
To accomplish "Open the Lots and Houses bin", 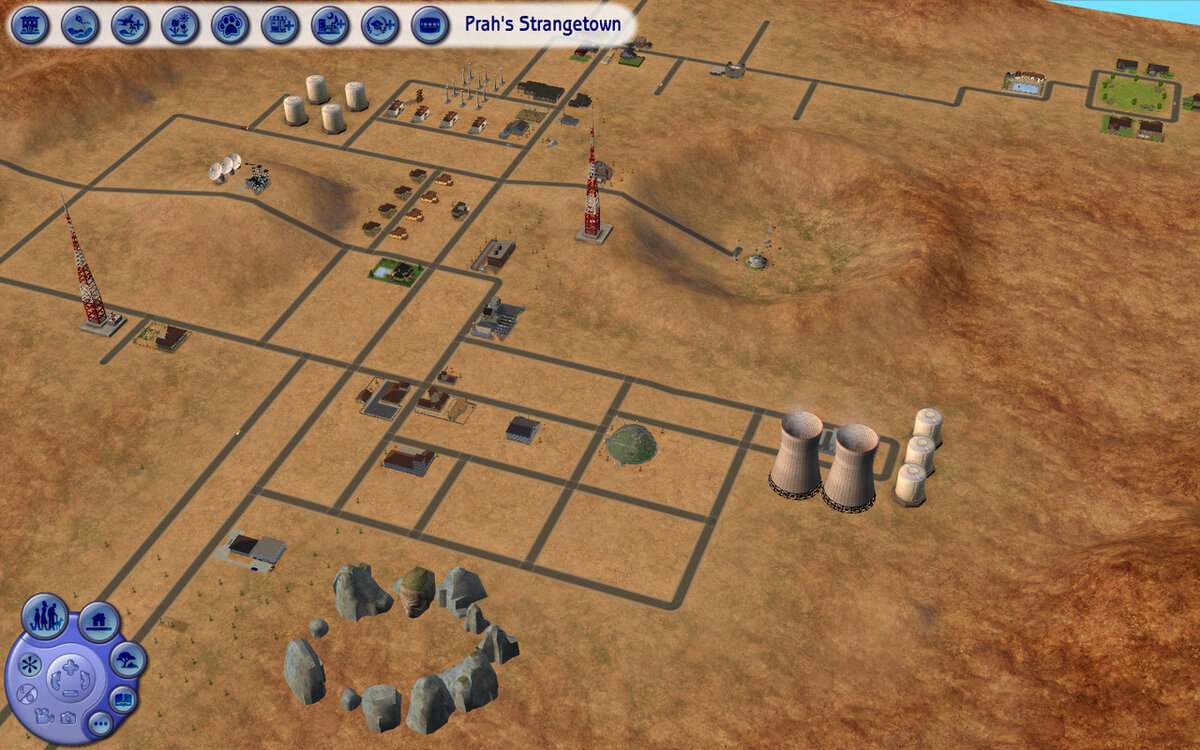I will 99,623.
